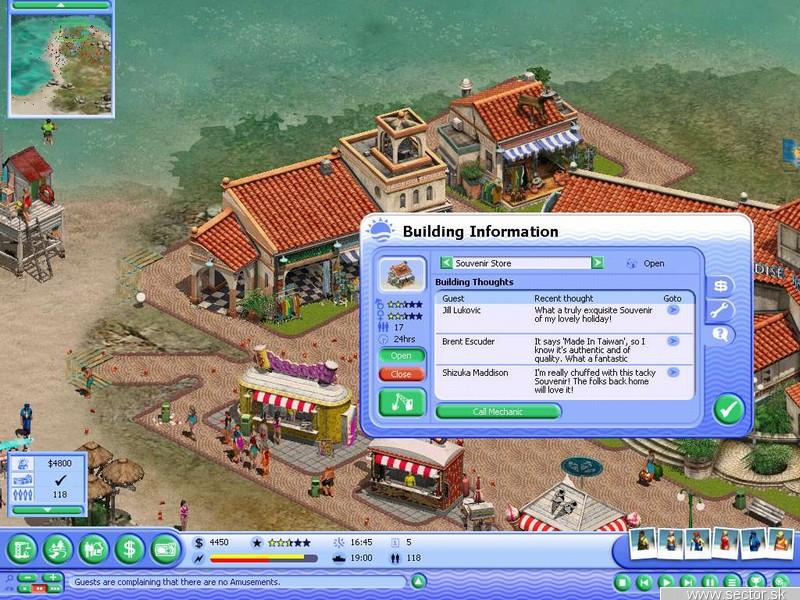
Task: Open the dollar-sign finance menu in toolbar
Action: [128, 548]
